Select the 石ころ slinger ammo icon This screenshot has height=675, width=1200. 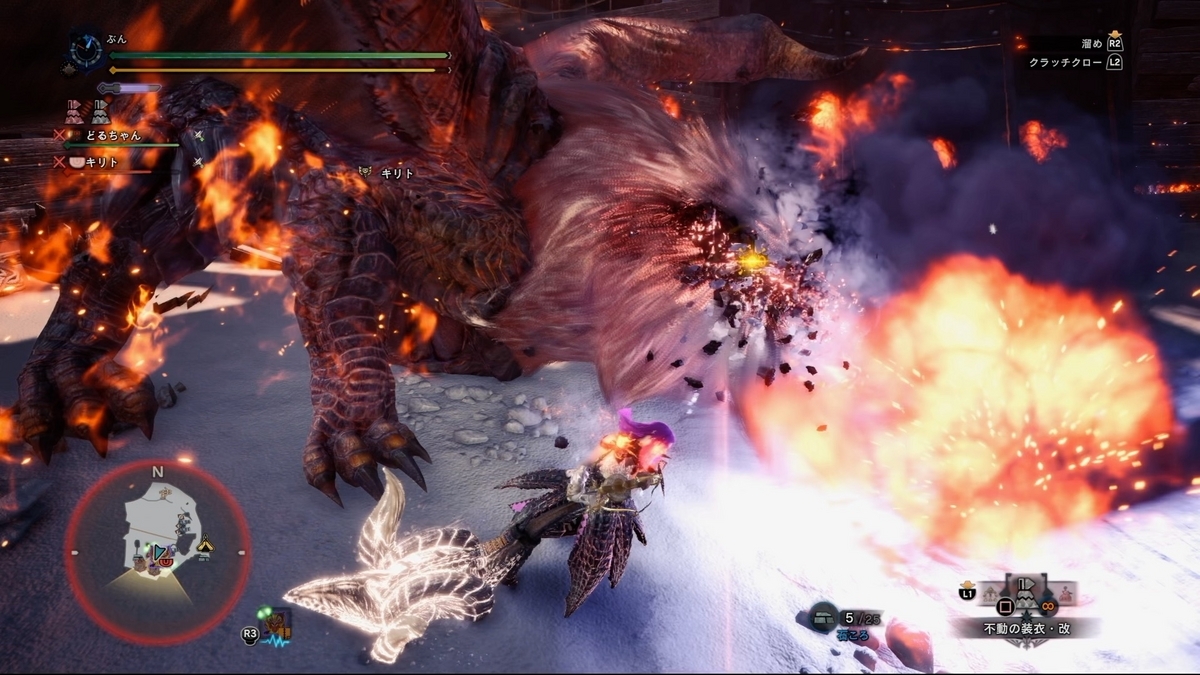(x=825, y=616)
